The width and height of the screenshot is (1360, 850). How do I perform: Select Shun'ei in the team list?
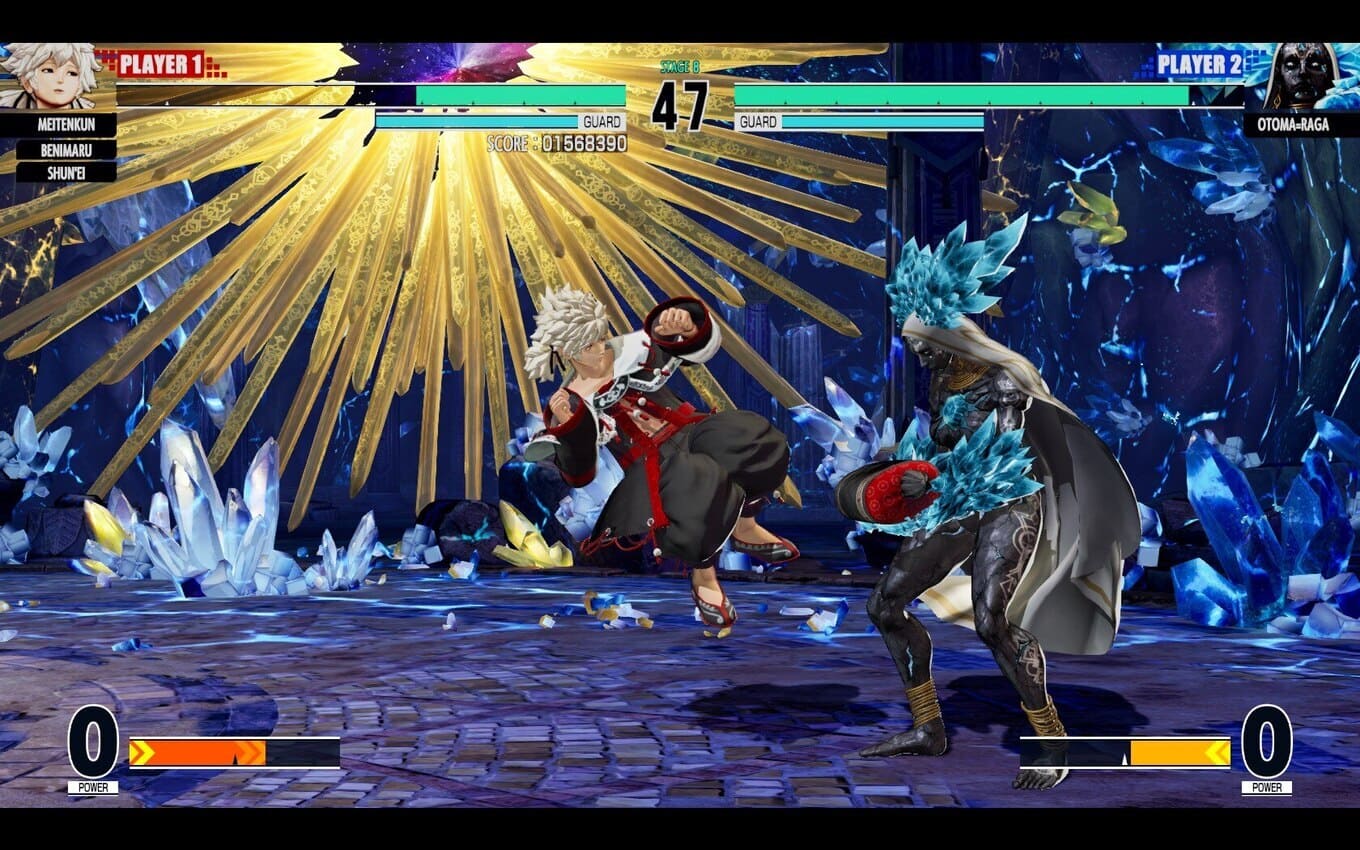[66, 171]
